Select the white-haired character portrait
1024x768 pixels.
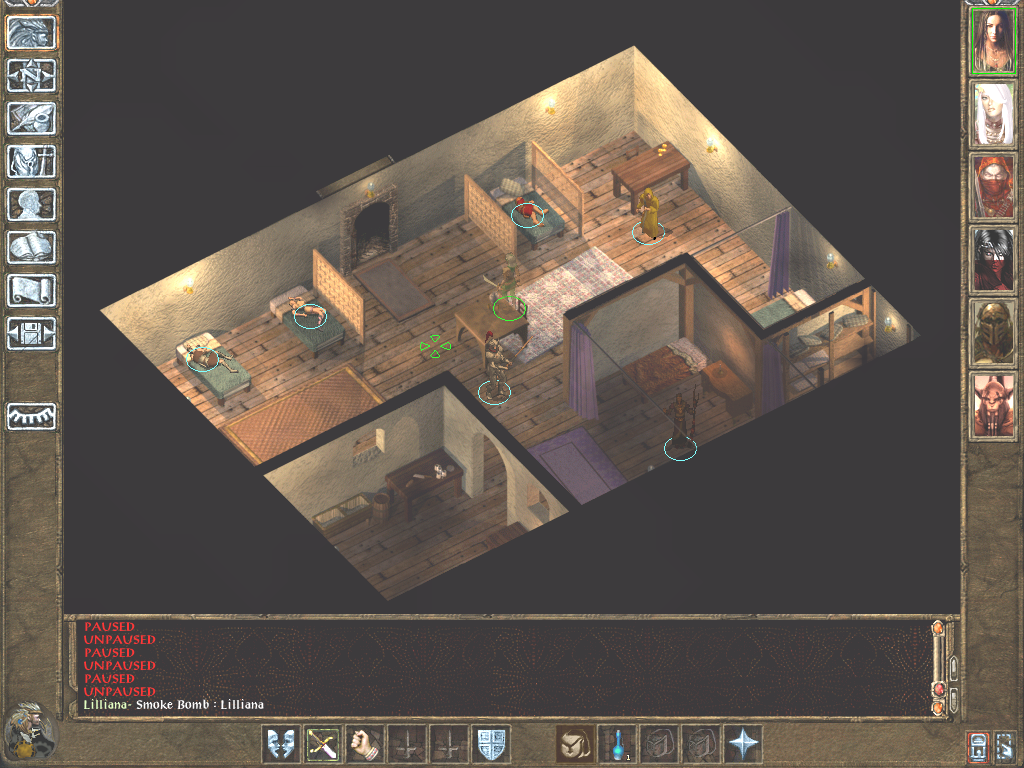[993, 114]
